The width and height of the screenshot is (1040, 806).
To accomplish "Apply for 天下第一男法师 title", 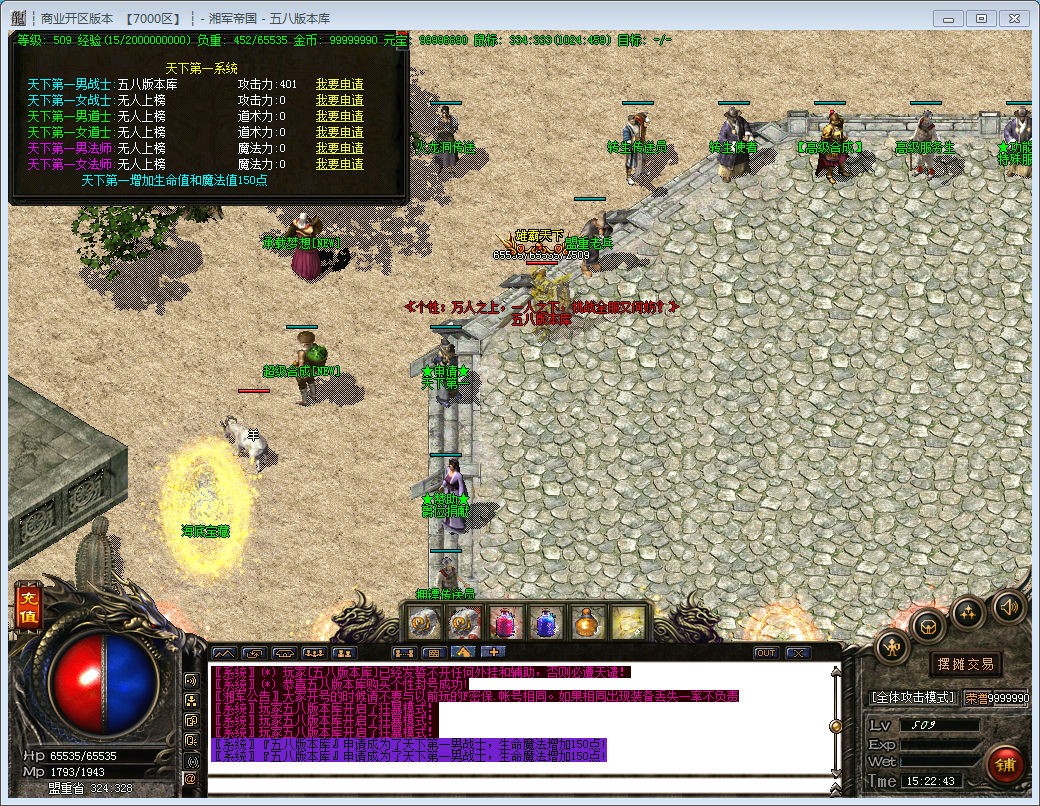I will click(340, 148).
